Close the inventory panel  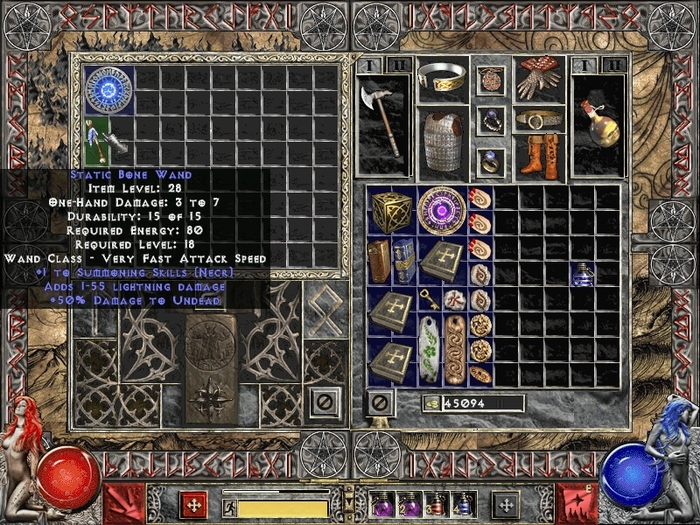coord(379,403)
